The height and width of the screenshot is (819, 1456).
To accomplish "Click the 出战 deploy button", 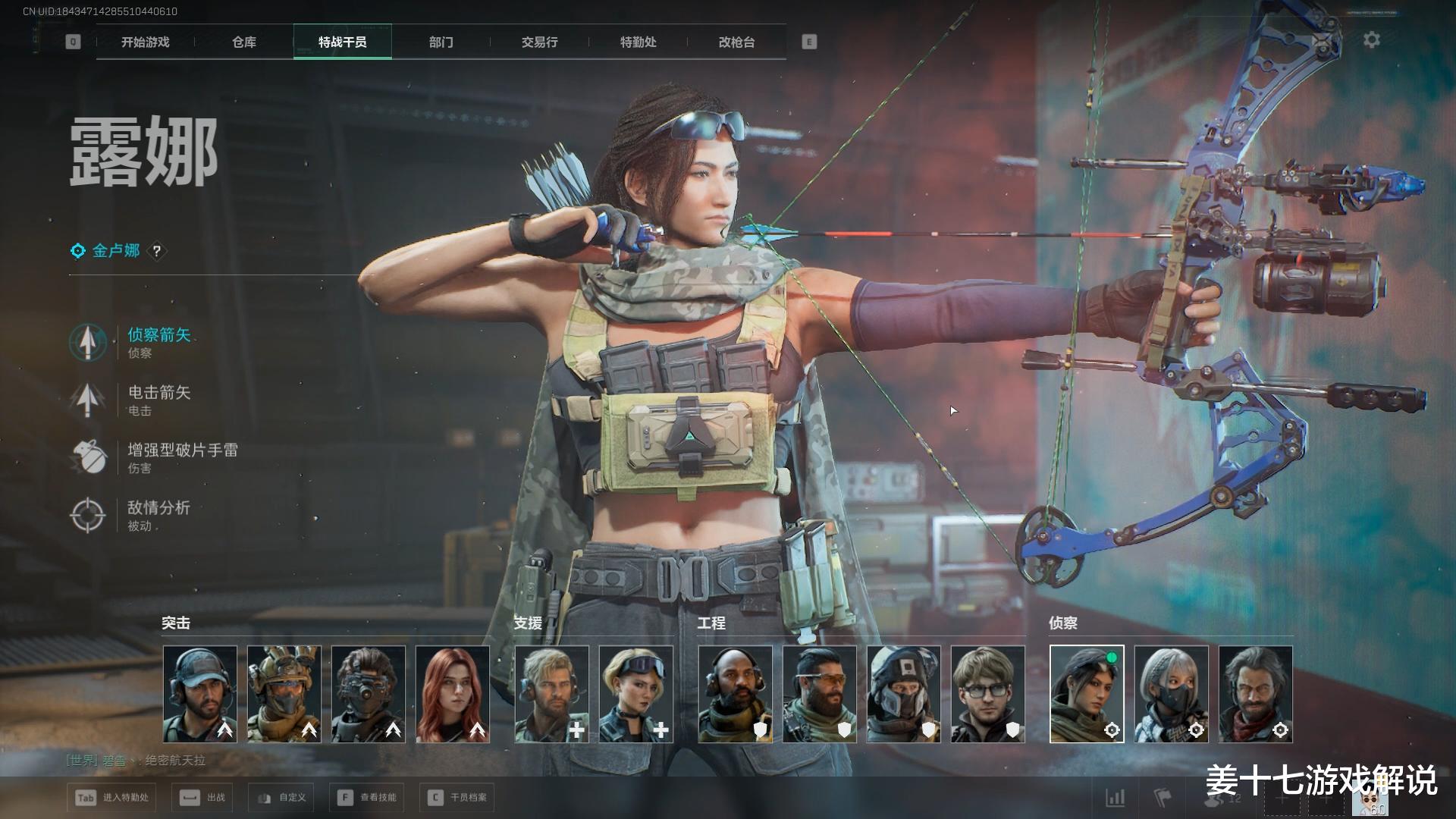I will click(x=203, y=798).
